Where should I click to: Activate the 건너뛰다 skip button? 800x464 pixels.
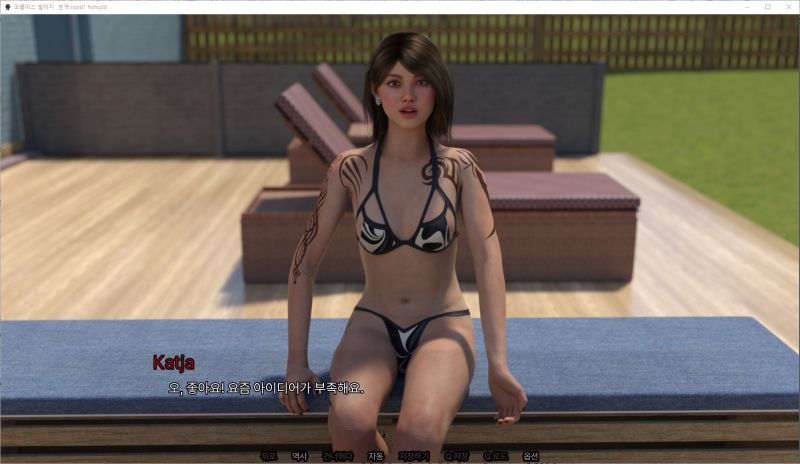[x=337, y=456]
